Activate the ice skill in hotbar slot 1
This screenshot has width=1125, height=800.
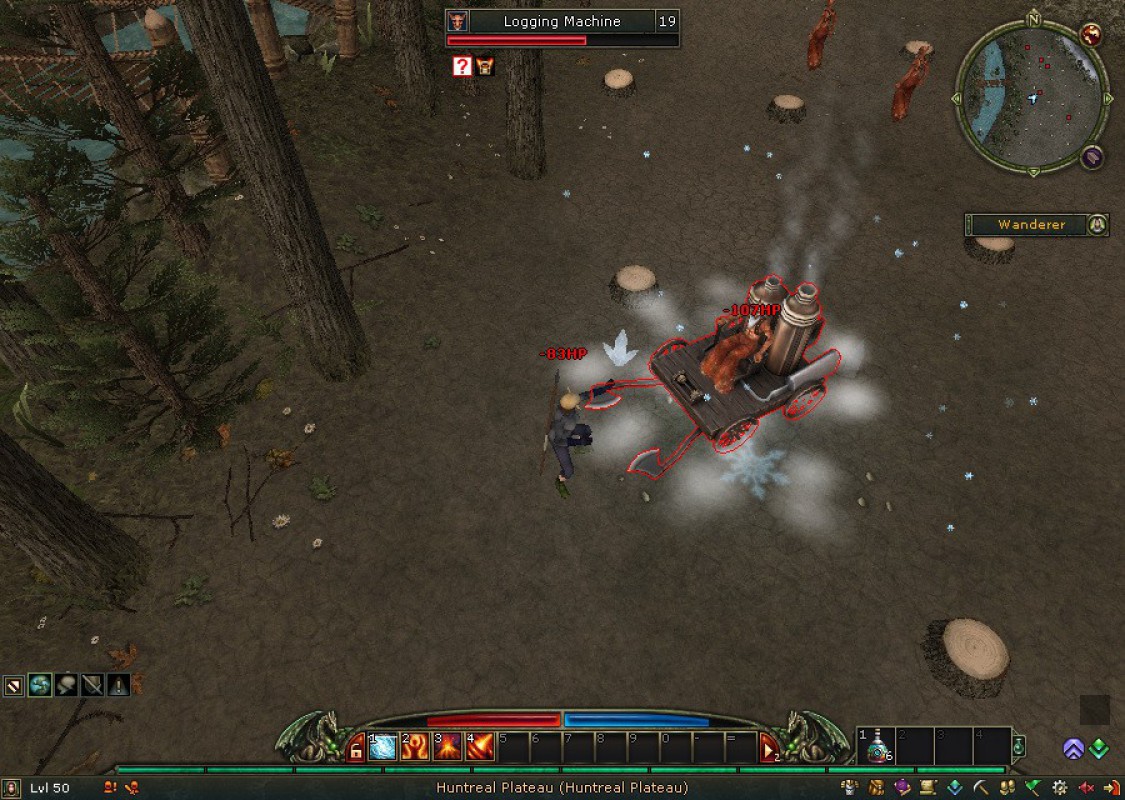383,747
